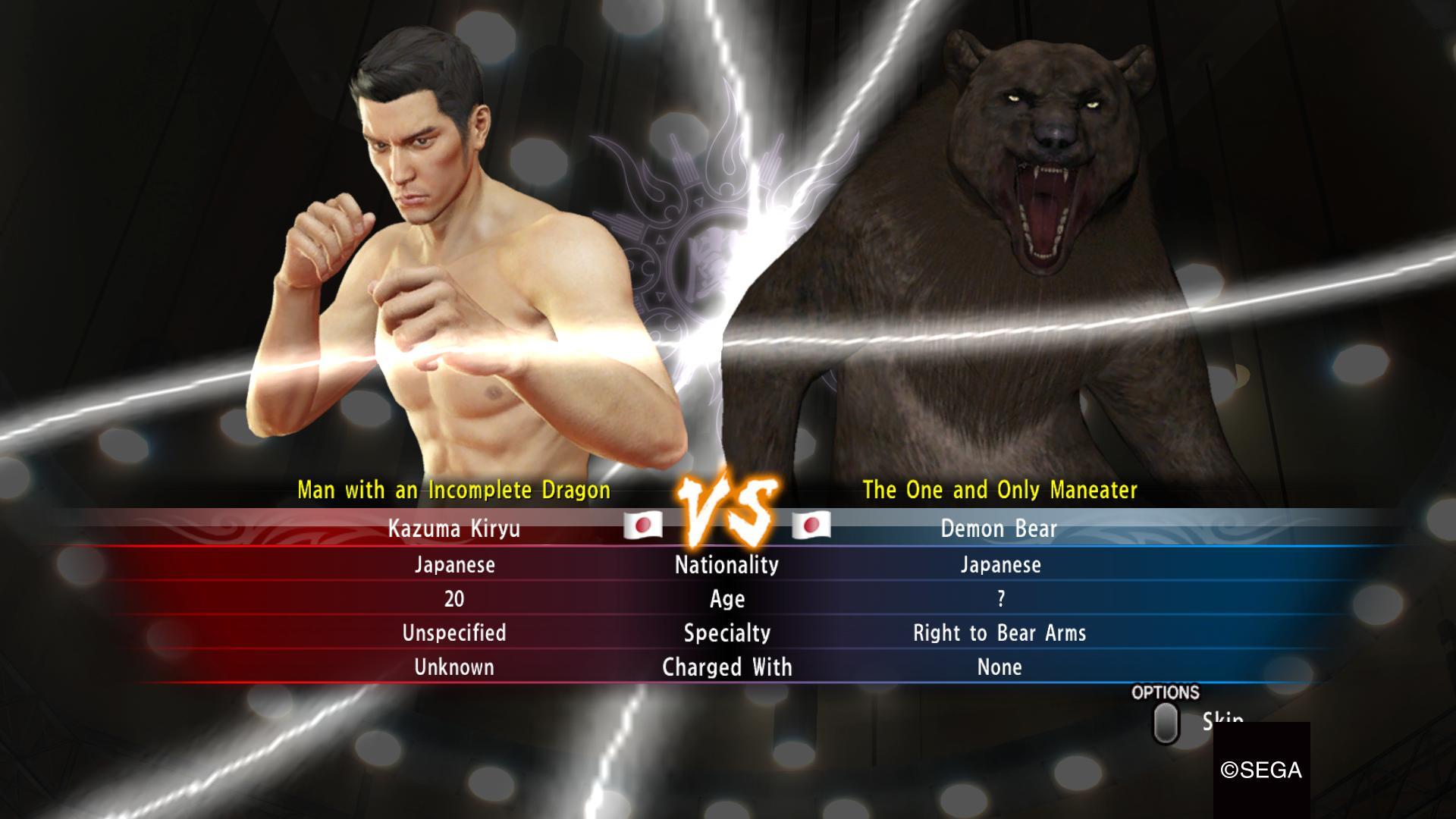This screenshot has height=819, width=1456.
Task: Expand the Charged With row showing Unknown
Action: 453,667
